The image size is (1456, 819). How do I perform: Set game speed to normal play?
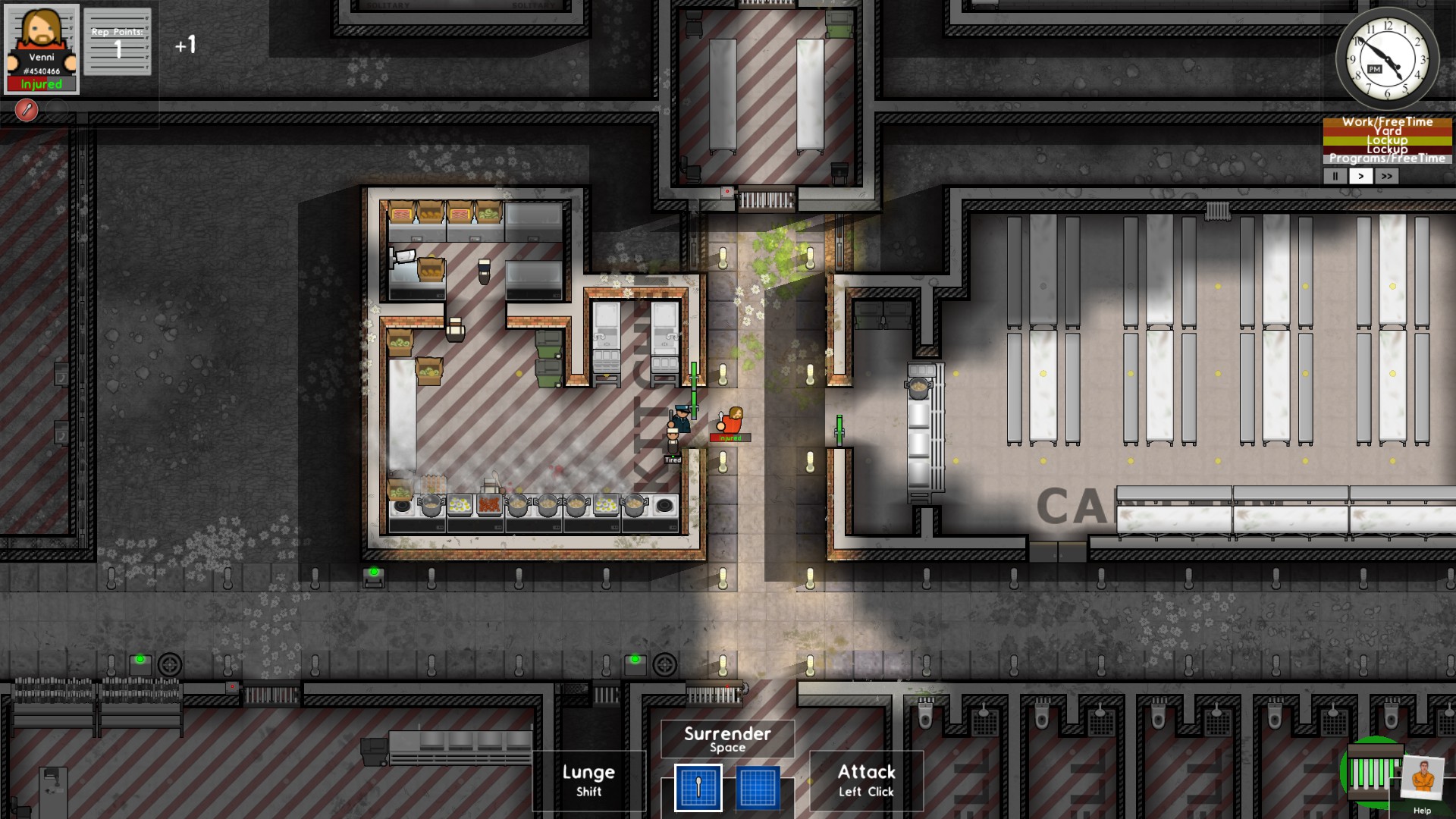pyautogui.click(x=1361, y=176)
